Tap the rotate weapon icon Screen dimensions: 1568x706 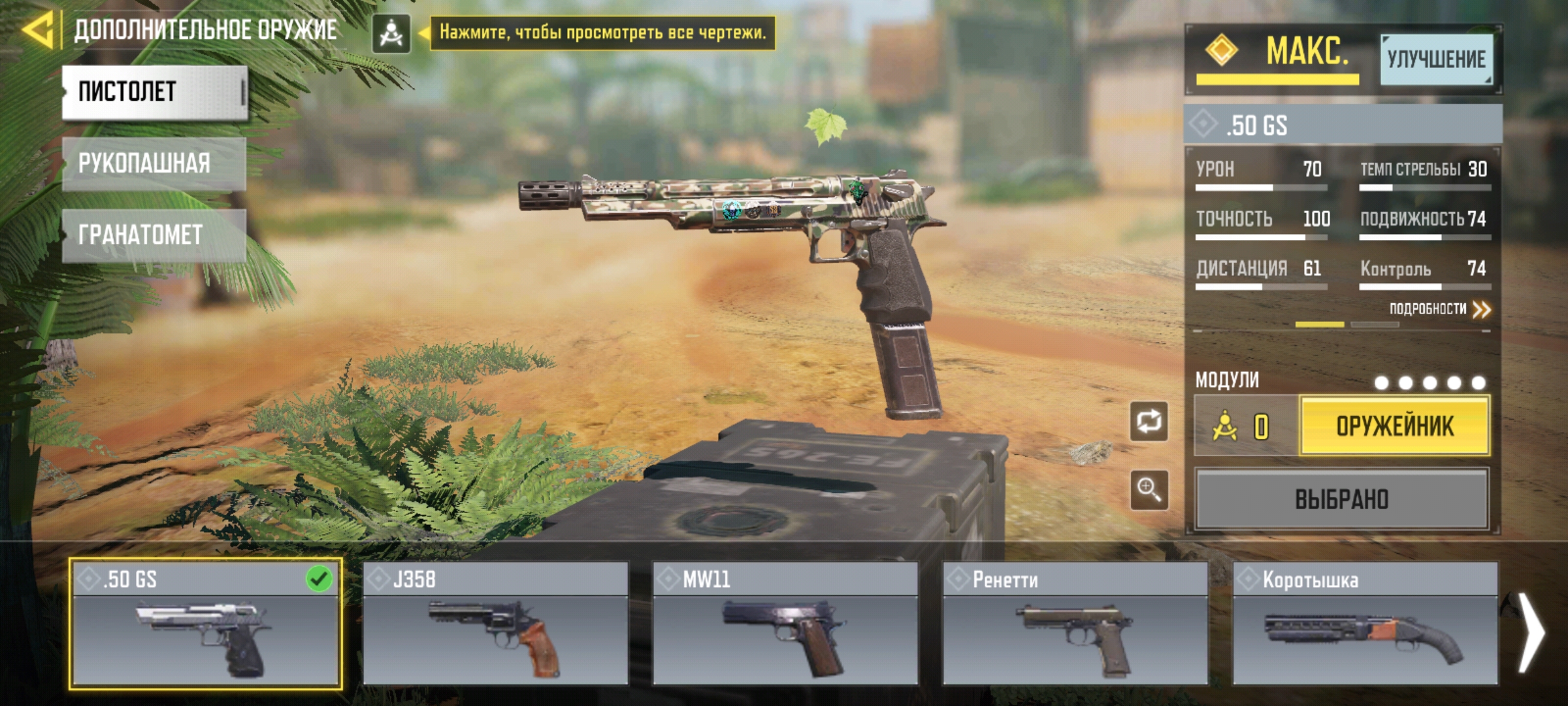click(x=1149, y=422)
